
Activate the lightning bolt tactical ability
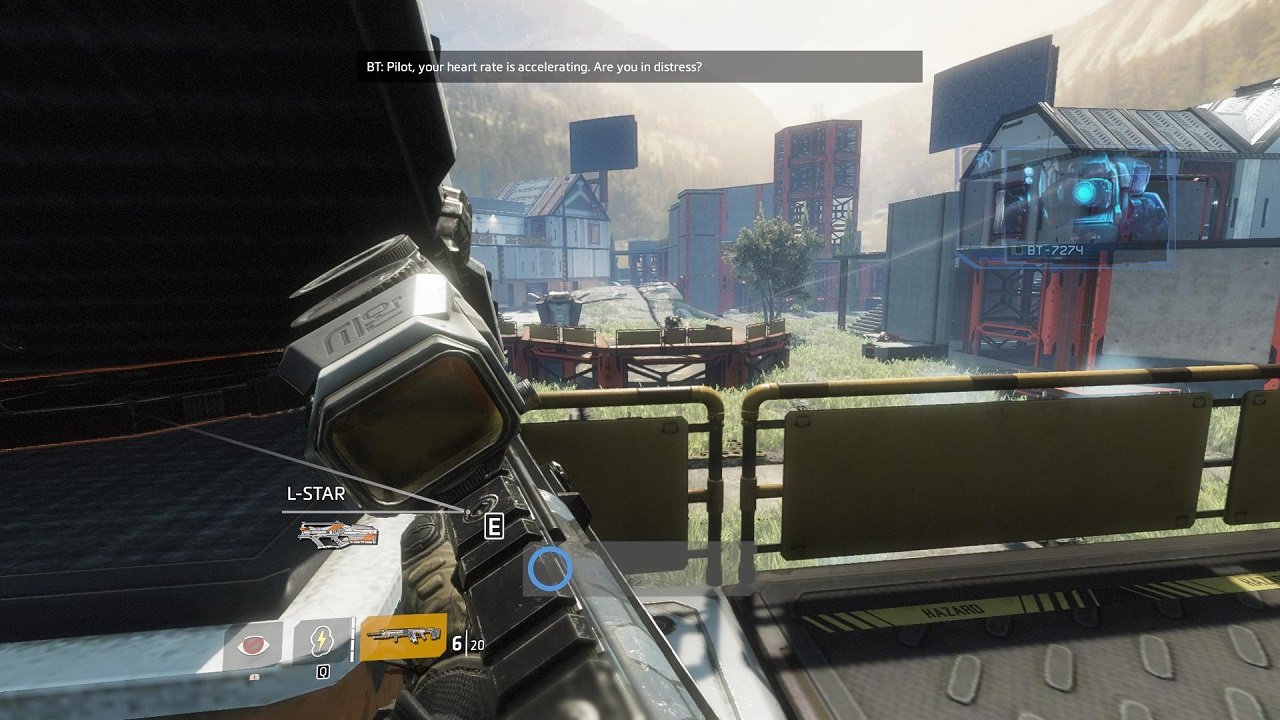[x=323, y=641]
